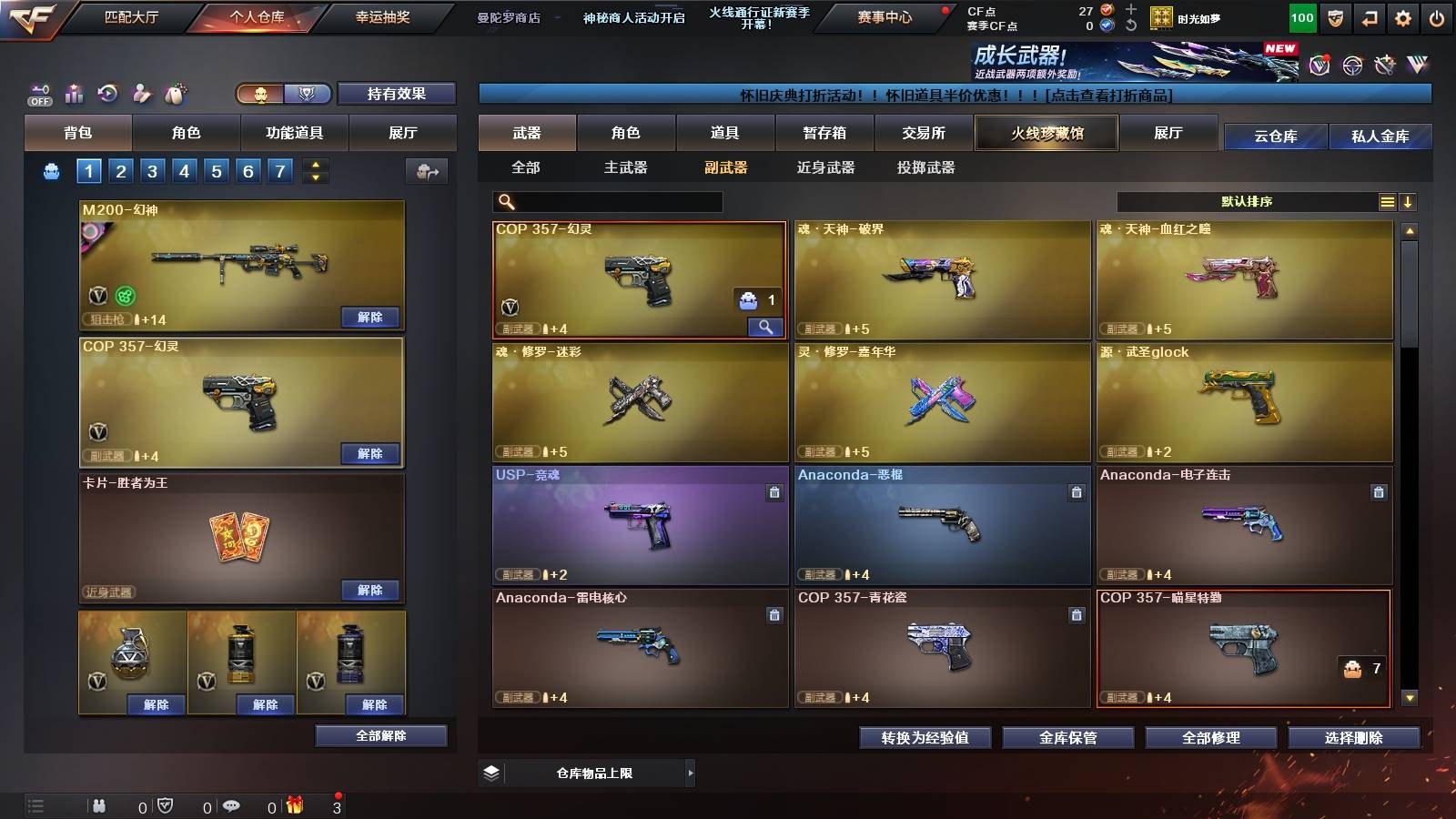Screen dimensions: 1456x819
Task: Click the power/logout icon at top right
Action: pos(1436,16)
